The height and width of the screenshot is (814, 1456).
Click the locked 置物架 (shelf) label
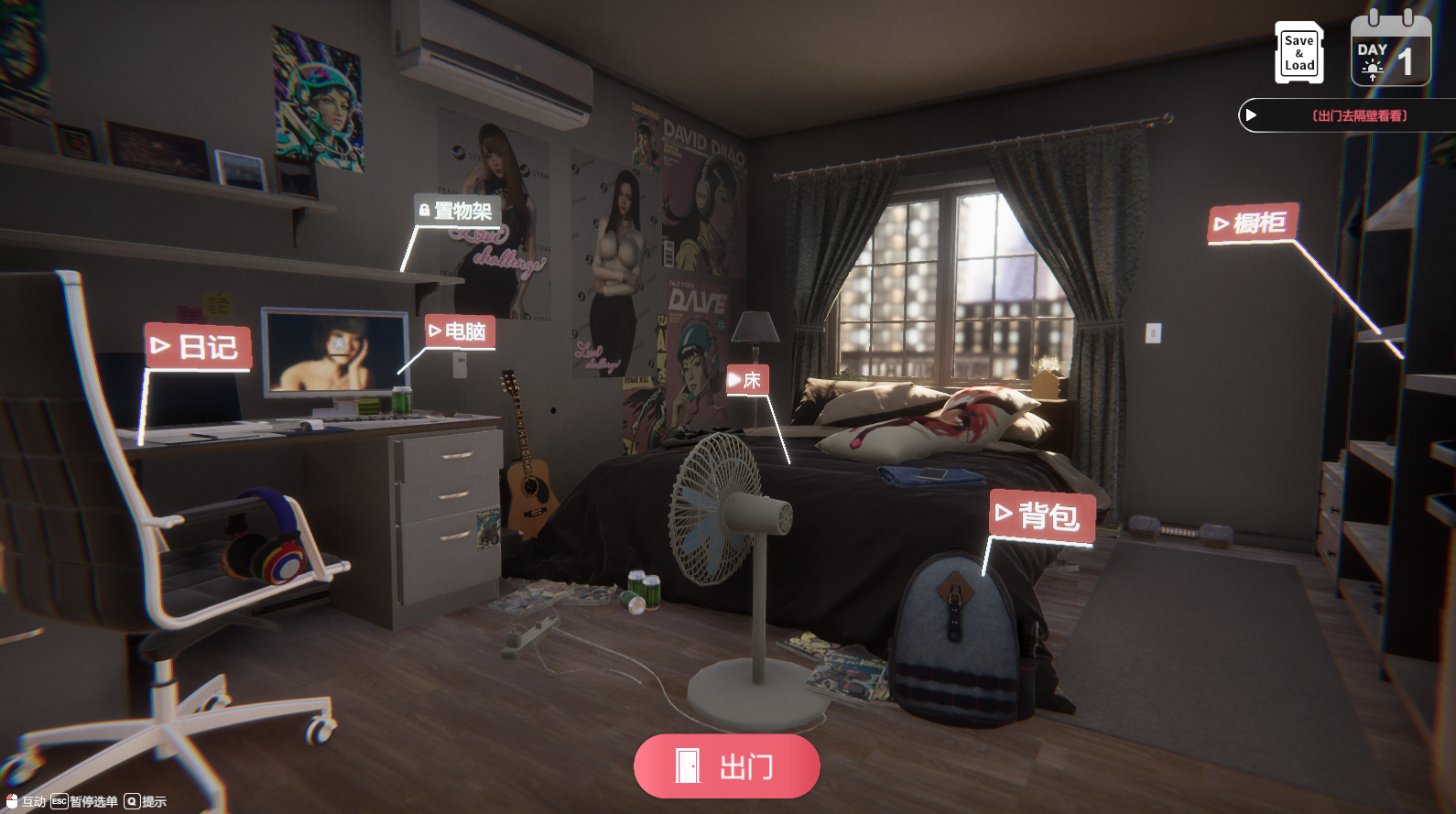(457, 212)
